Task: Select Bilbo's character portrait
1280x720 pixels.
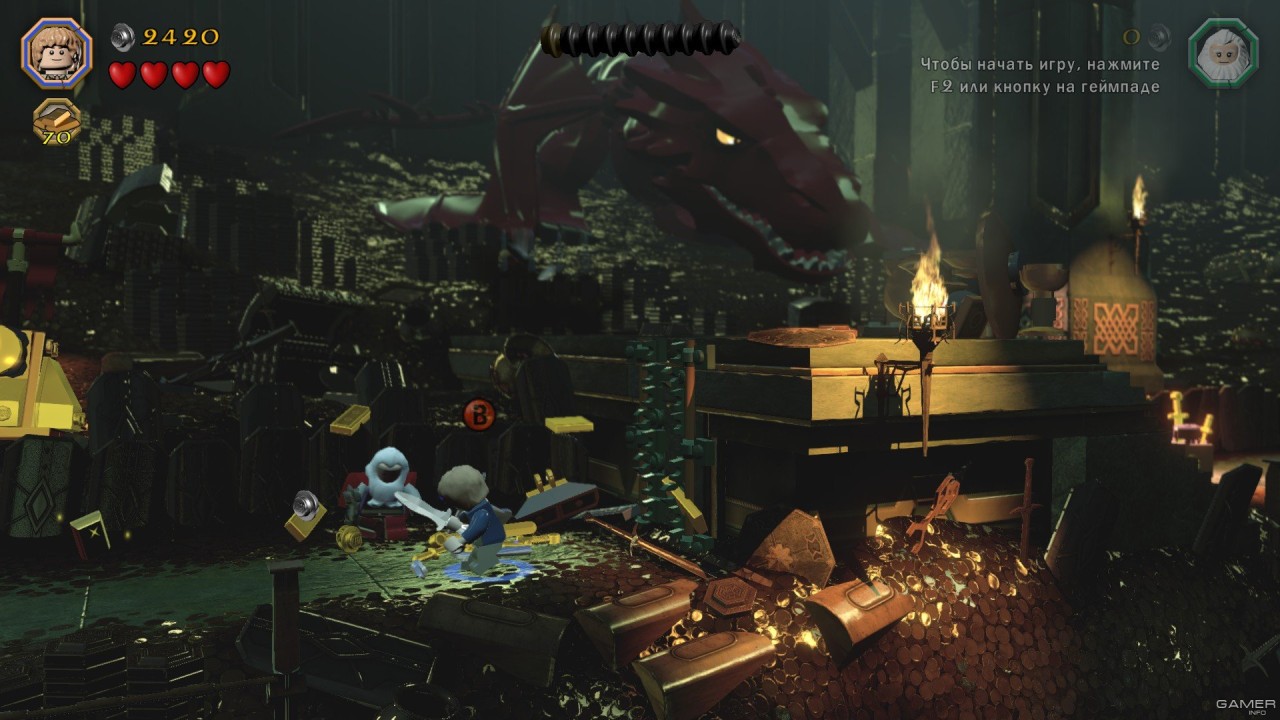Action: pos(56,54)
